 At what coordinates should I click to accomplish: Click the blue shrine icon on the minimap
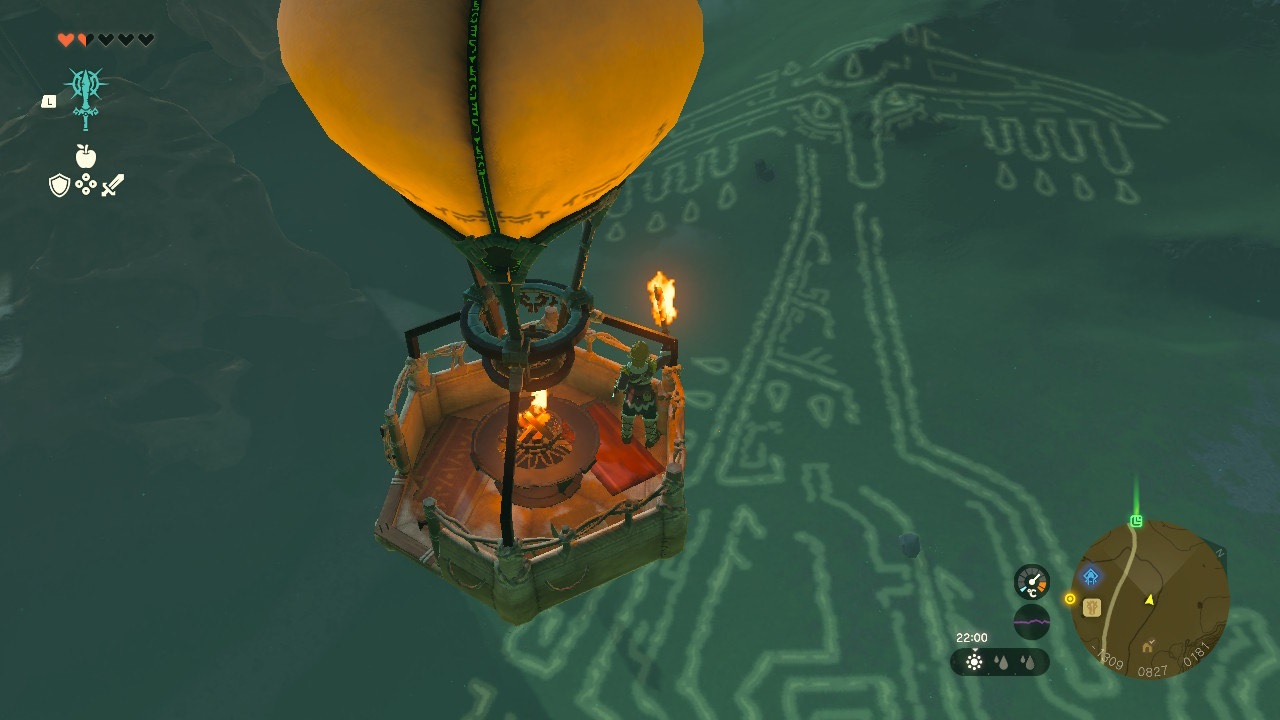(1089, 575)
